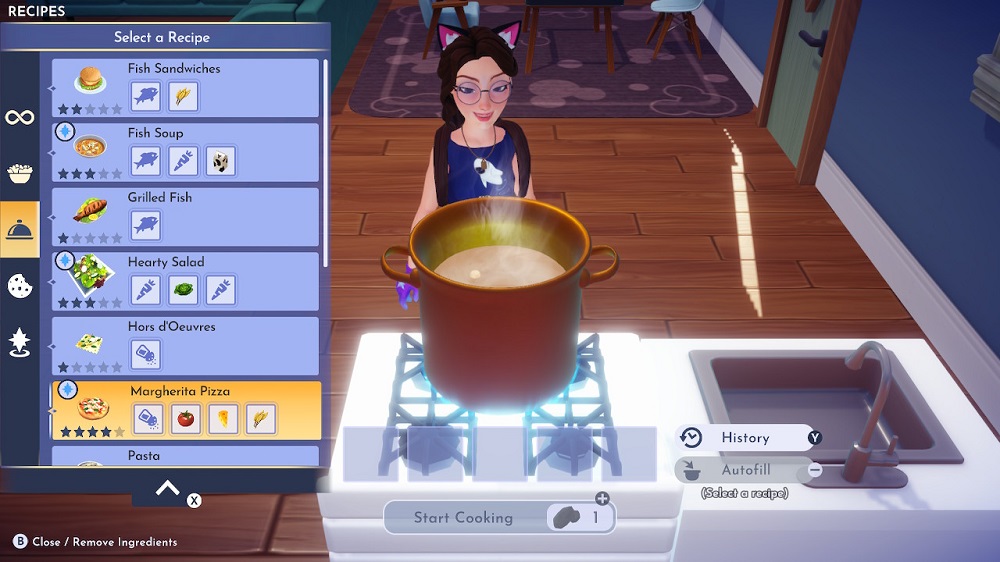Screen dimensions: 1000x562
Task: Click the tomato ingredient in Margherita Pizza
Action: pos(186,420)
